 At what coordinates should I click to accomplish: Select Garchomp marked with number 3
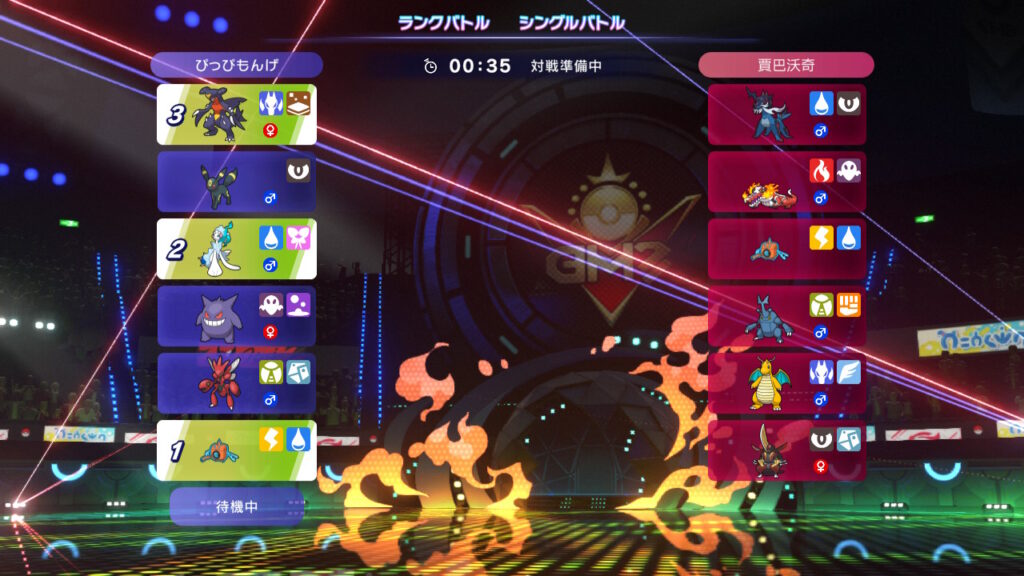(237, 114)
